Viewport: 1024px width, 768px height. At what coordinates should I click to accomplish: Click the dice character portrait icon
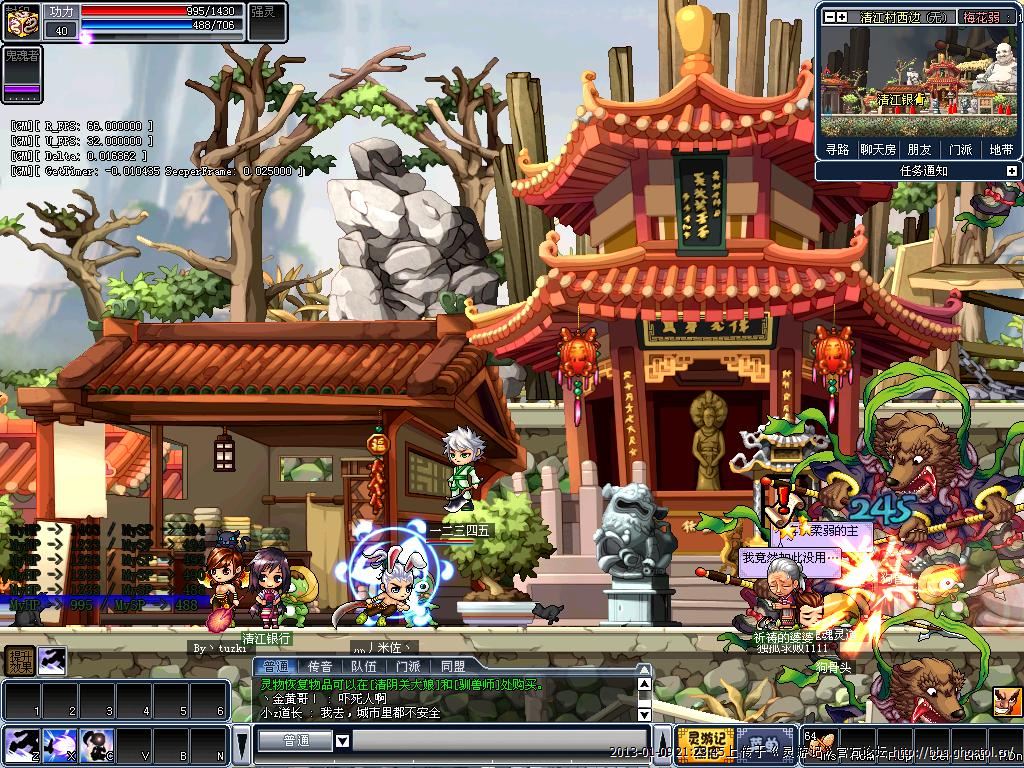point(22,19)
